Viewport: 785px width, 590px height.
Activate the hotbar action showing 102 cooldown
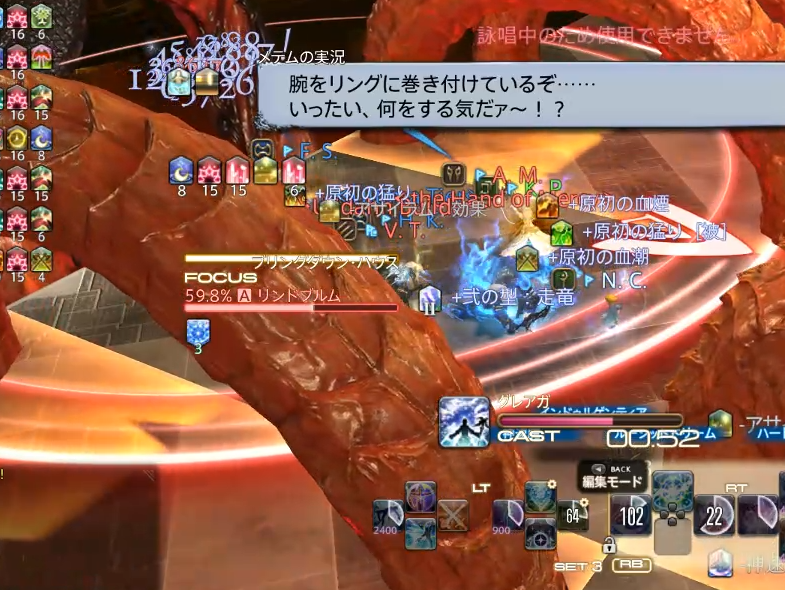coord(632,515)
